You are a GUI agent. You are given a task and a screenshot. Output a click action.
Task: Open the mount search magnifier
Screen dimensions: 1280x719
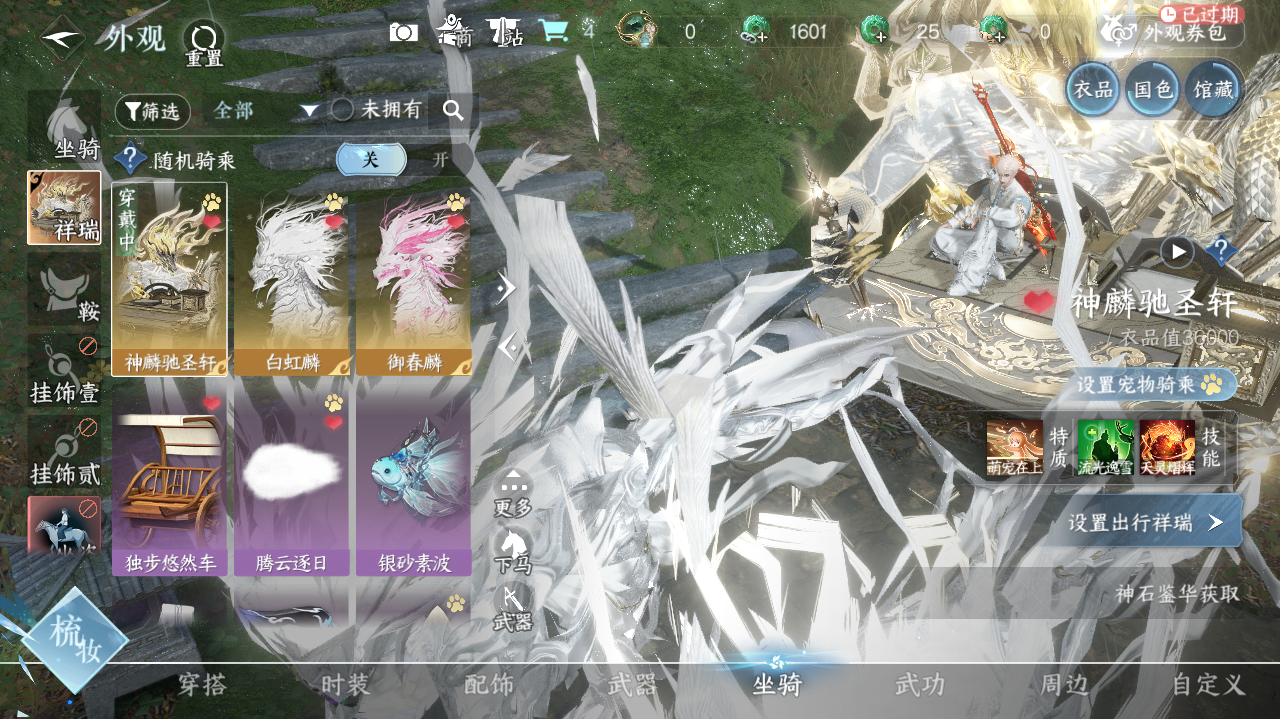click(453, 111)
